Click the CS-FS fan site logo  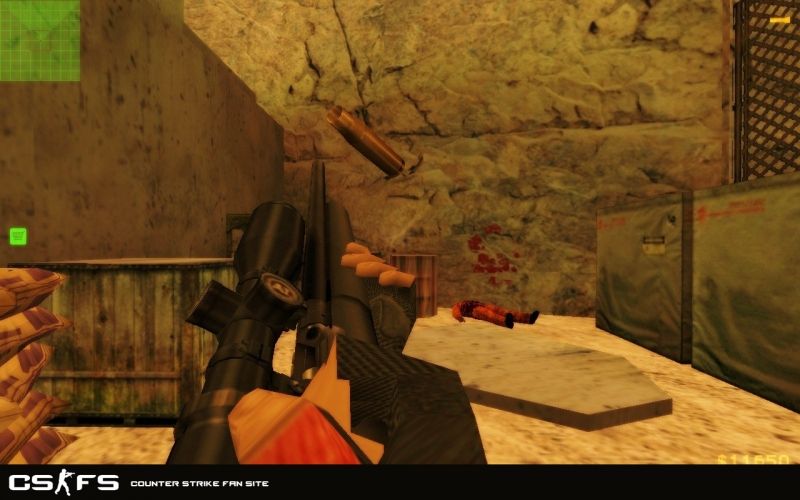(64, 483)
